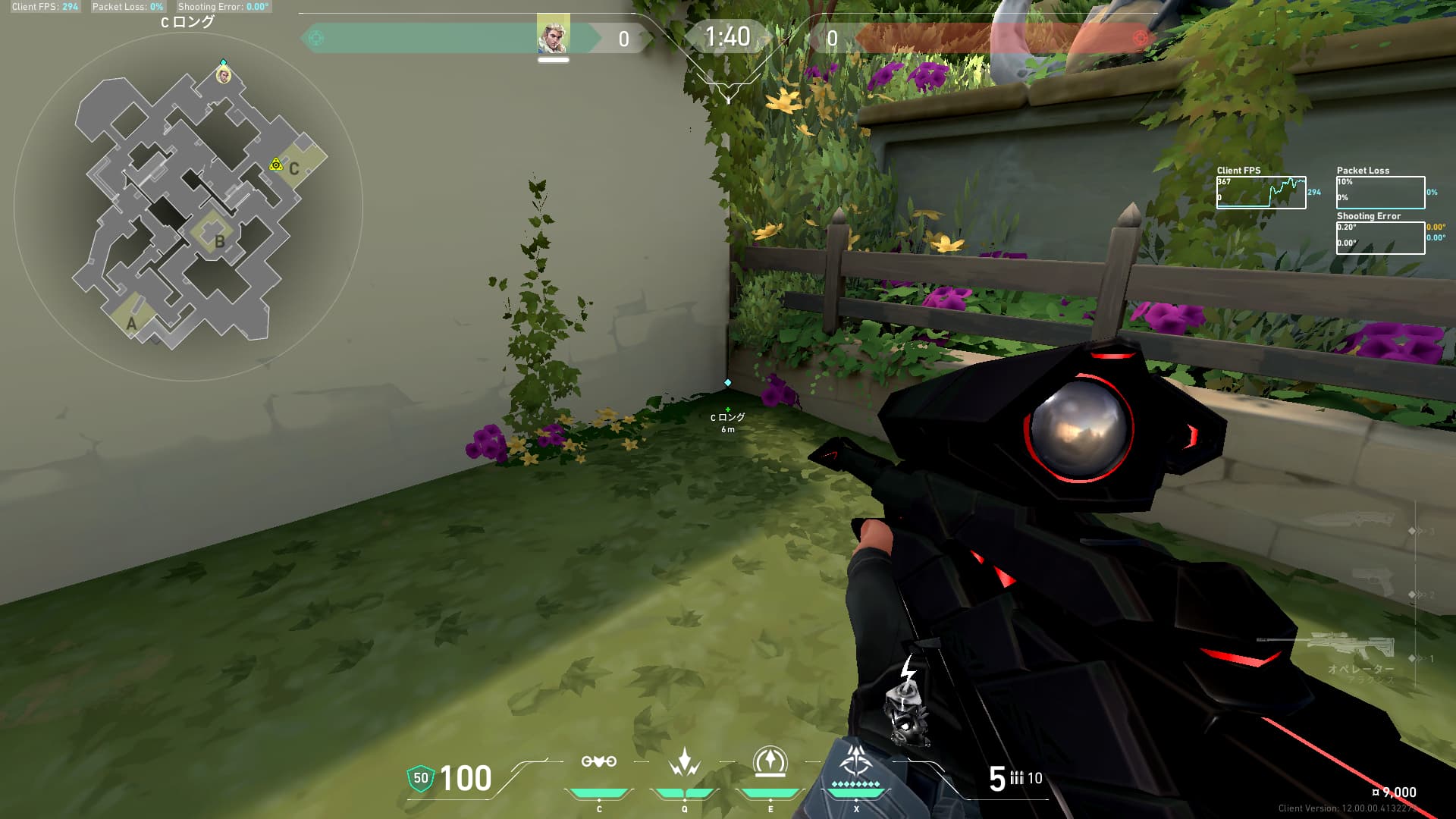Click the Packet Loss performance graph
The image size is (1456, 819).
(x=1380, y=193)
